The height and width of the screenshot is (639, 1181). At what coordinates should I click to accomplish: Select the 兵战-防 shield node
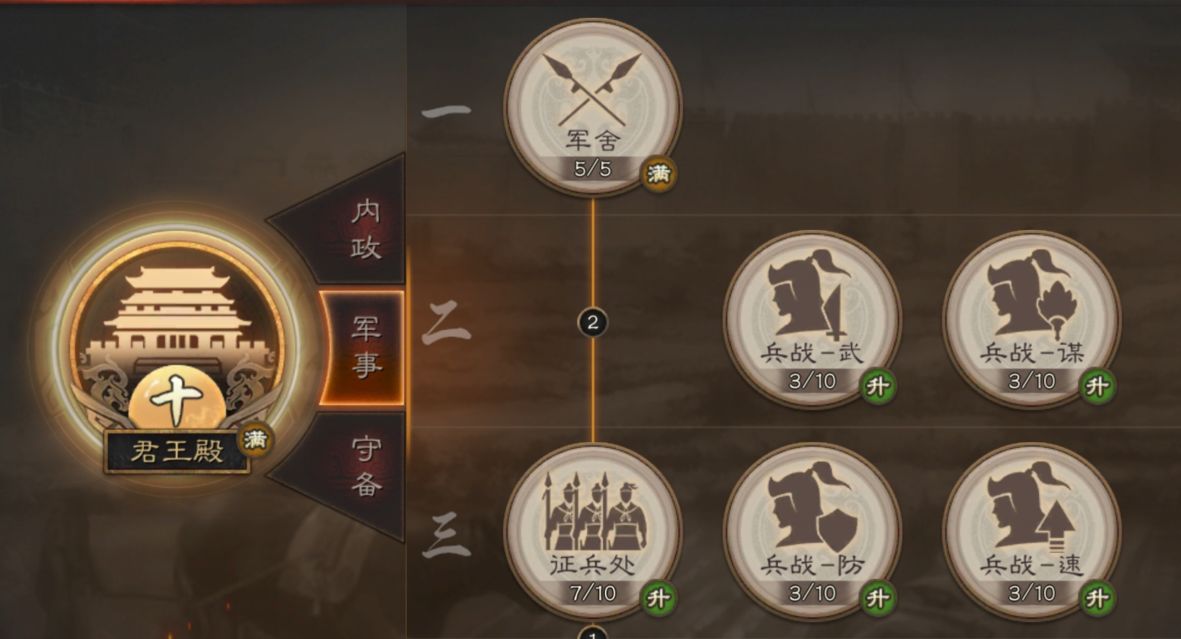(x=811, y=529)
